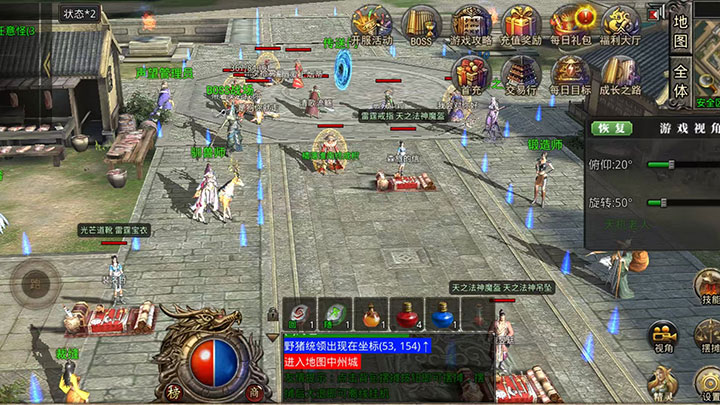Switch to the 全体 attack mode button
The width and height of the screenshot is (720, 405).
[681, 82]
